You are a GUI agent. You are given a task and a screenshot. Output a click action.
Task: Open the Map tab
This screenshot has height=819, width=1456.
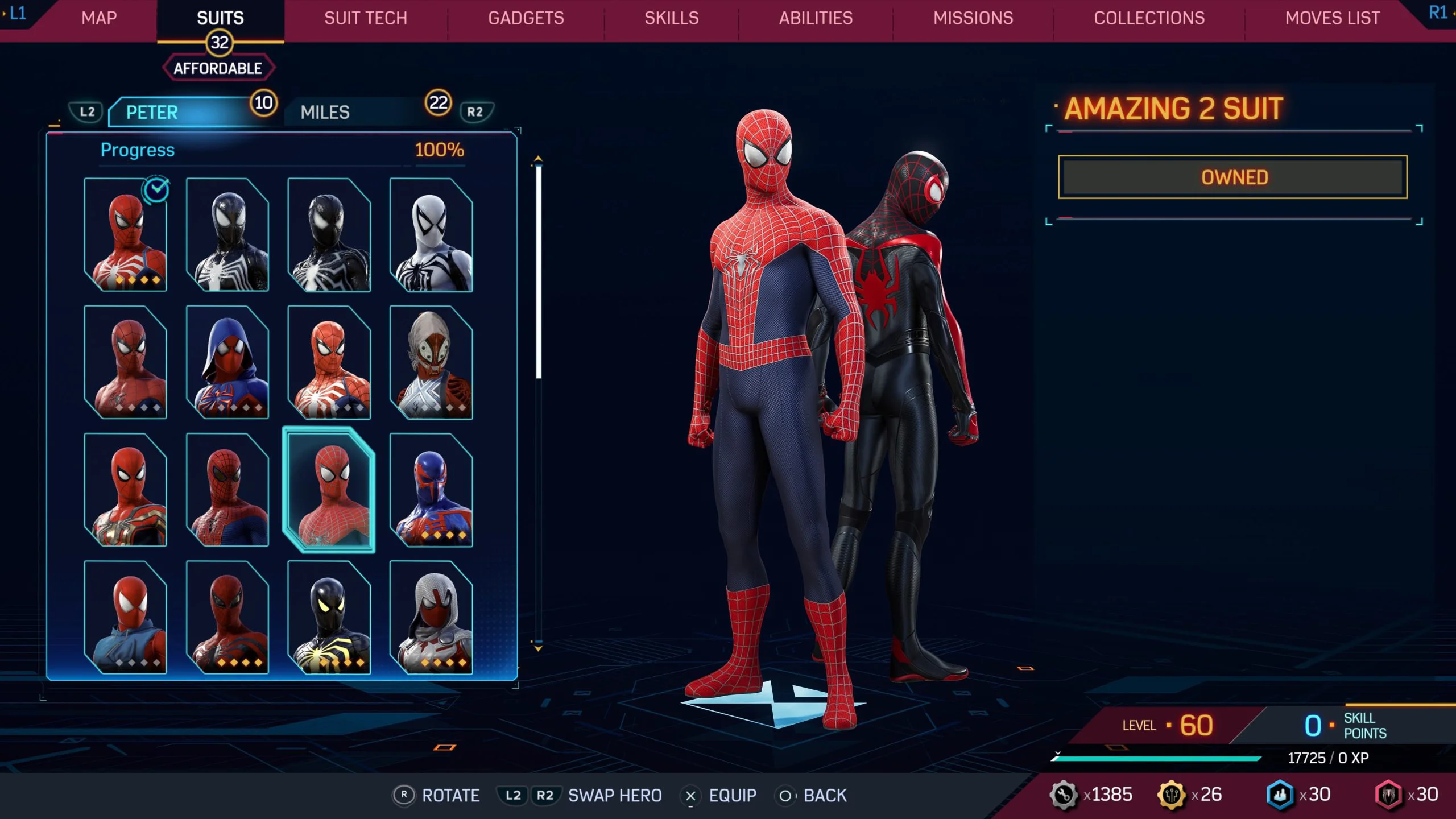click(x=99, y=18)
